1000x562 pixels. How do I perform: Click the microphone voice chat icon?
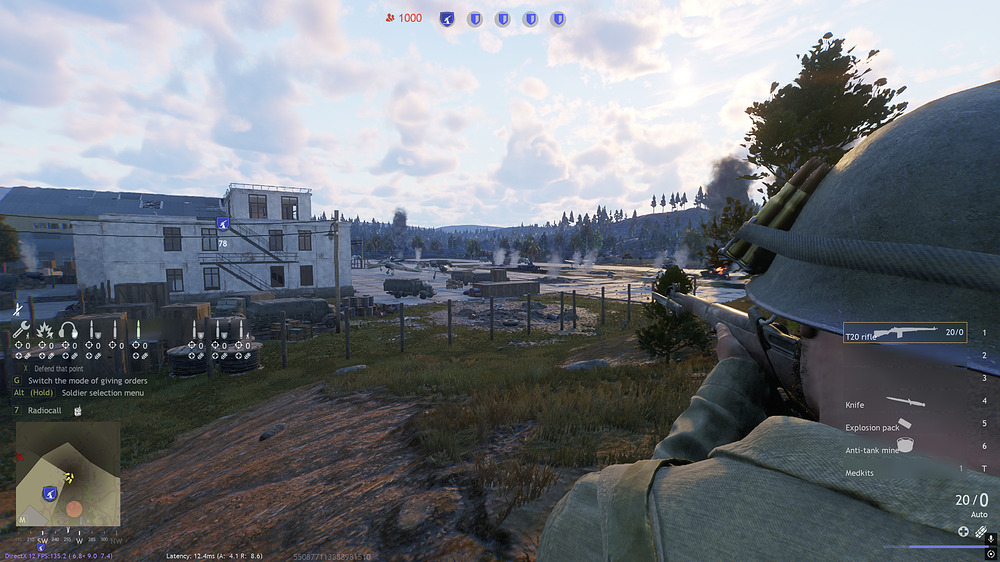pos(989,538)
